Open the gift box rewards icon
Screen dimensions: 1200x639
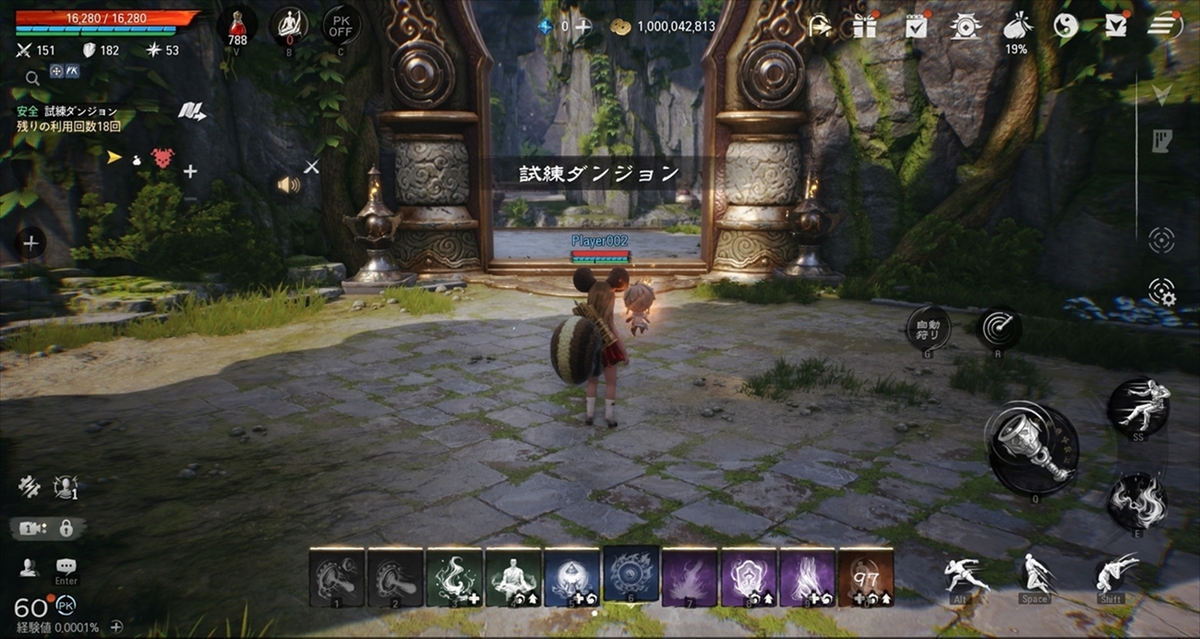click(864, 26)
